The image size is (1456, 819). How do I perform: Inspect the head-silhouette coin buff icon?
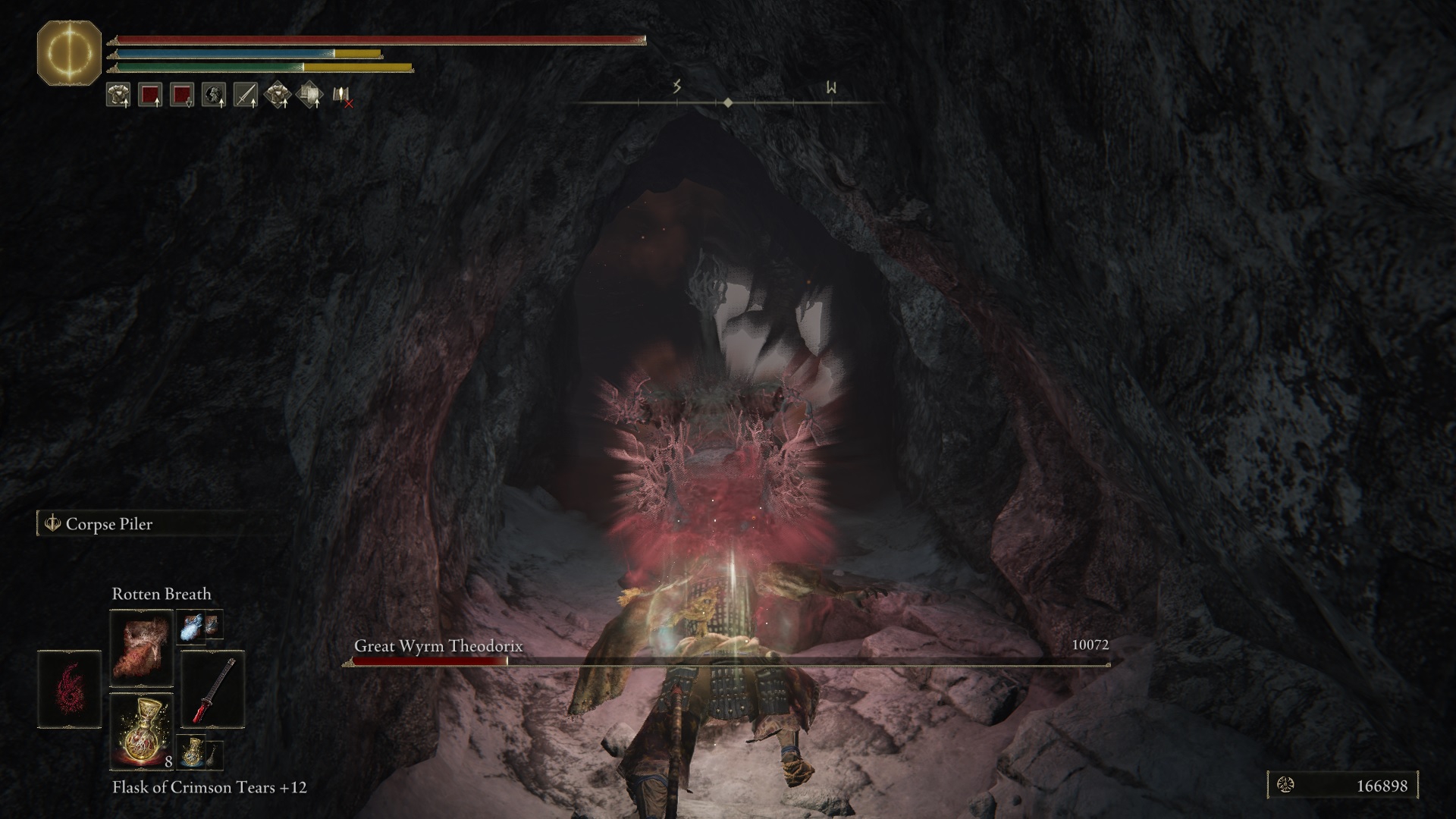tap(213, 95)
